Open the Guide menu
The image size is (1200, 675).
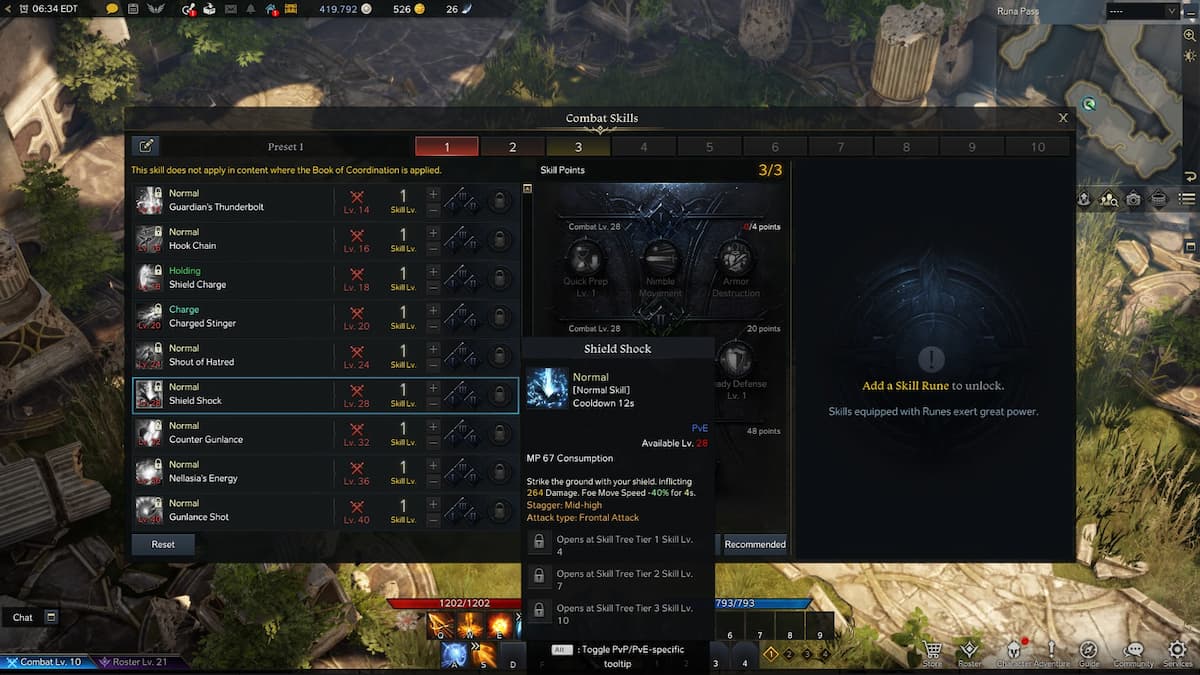1089,651
